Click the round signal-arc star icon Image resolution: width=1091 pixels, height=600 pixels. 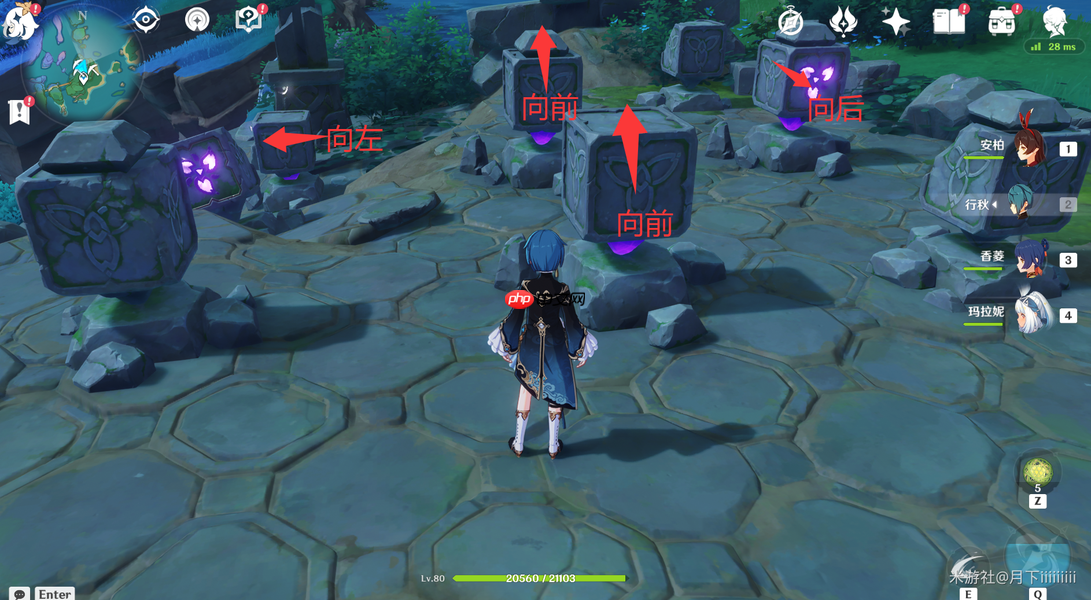point(197,19)
